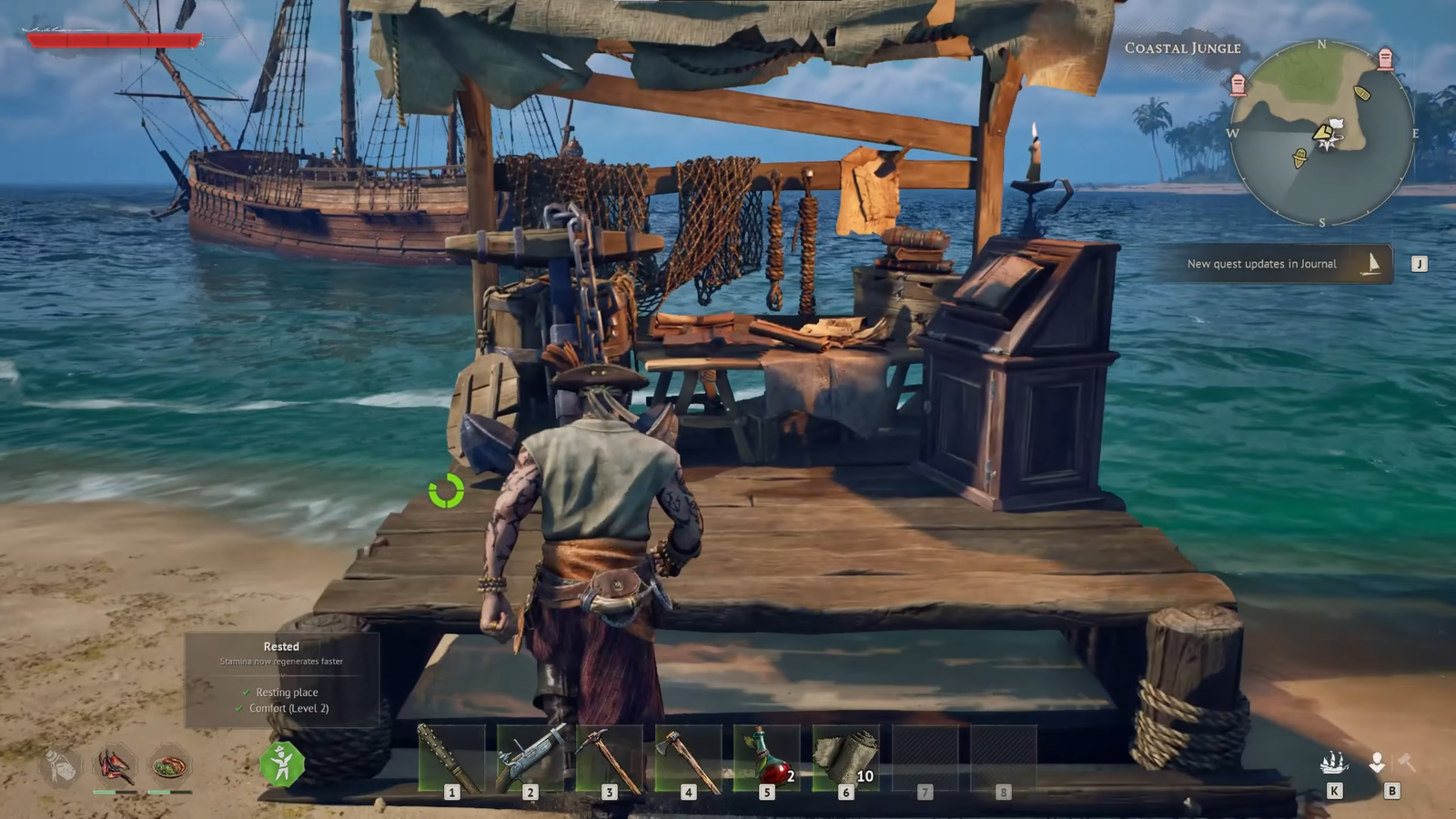Open the ship menu icon

tap(1334, 763)
